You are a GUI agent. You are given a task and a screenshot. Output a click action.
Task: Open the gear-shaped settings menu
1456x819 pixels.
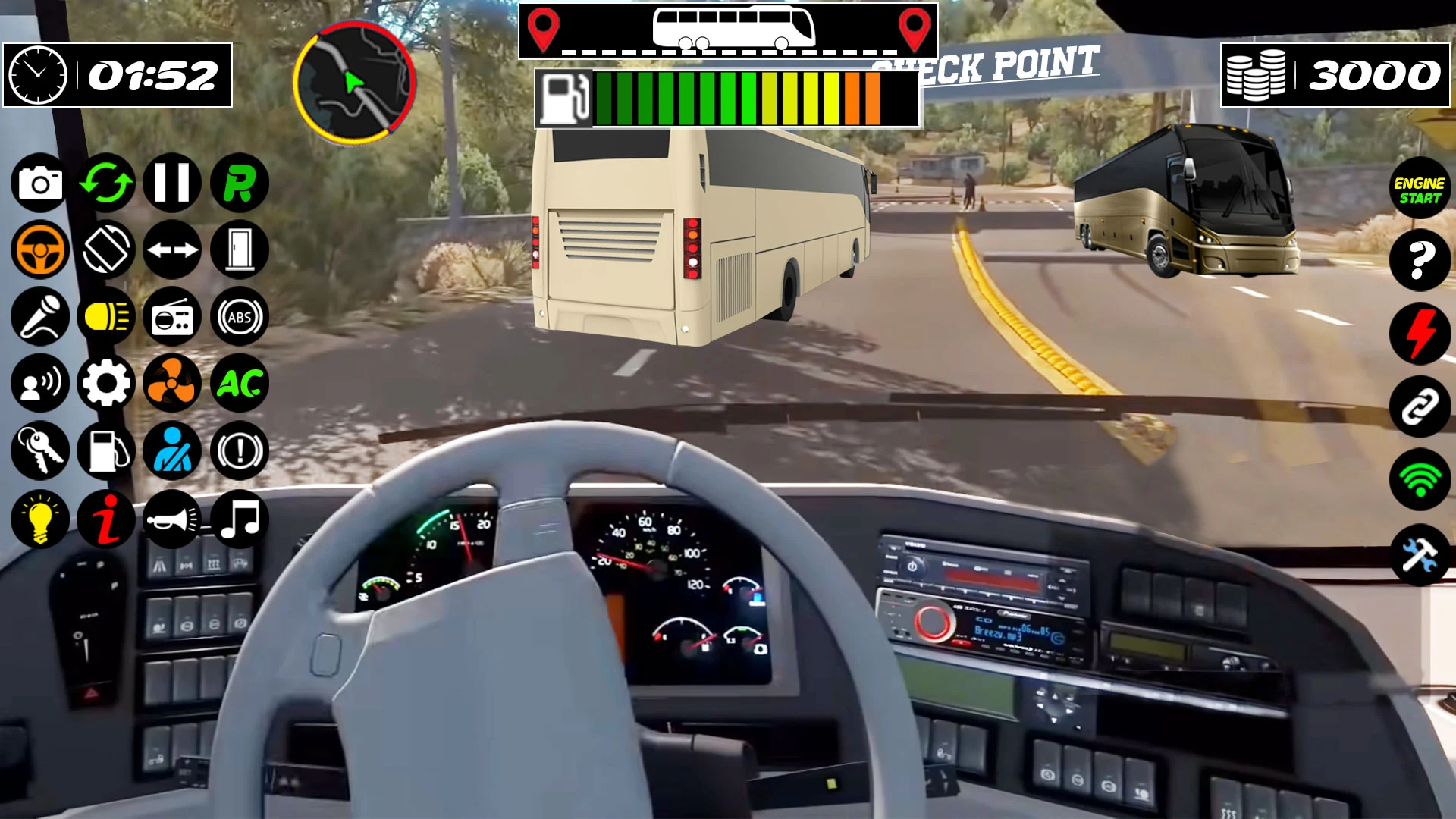pos(106,384)
